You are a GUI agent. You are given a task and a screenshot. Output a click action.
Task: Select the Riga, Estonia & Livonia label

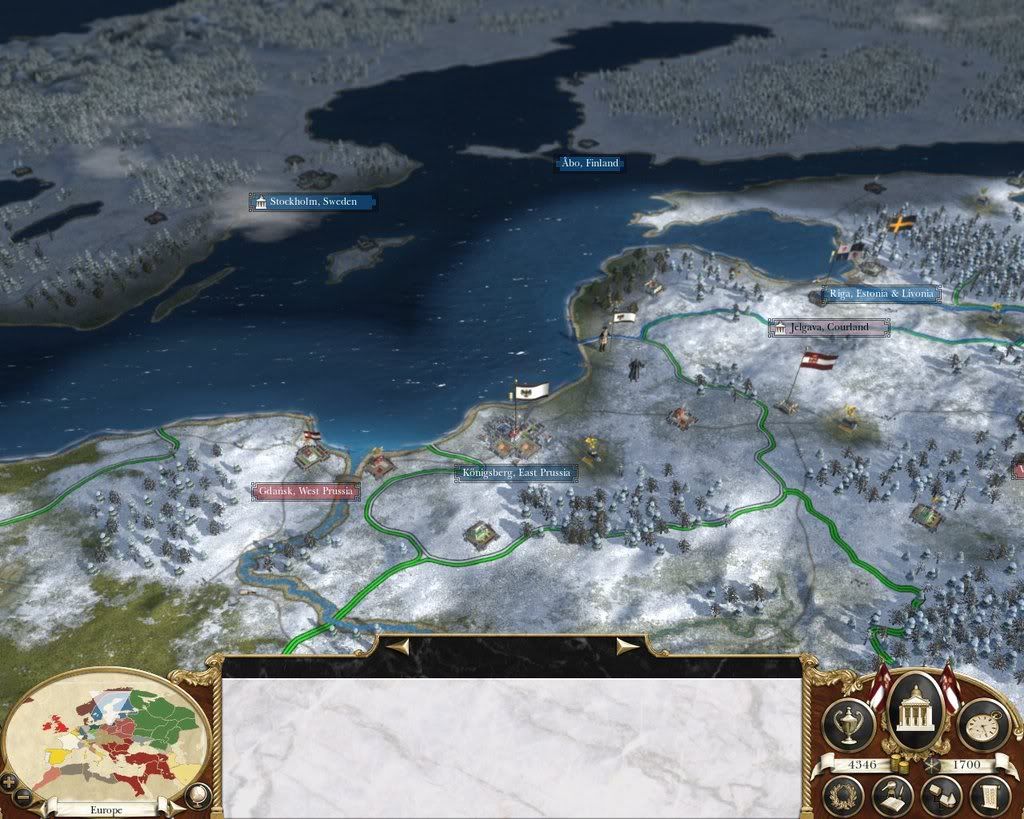pyautogui.click(x=880, y=294)
